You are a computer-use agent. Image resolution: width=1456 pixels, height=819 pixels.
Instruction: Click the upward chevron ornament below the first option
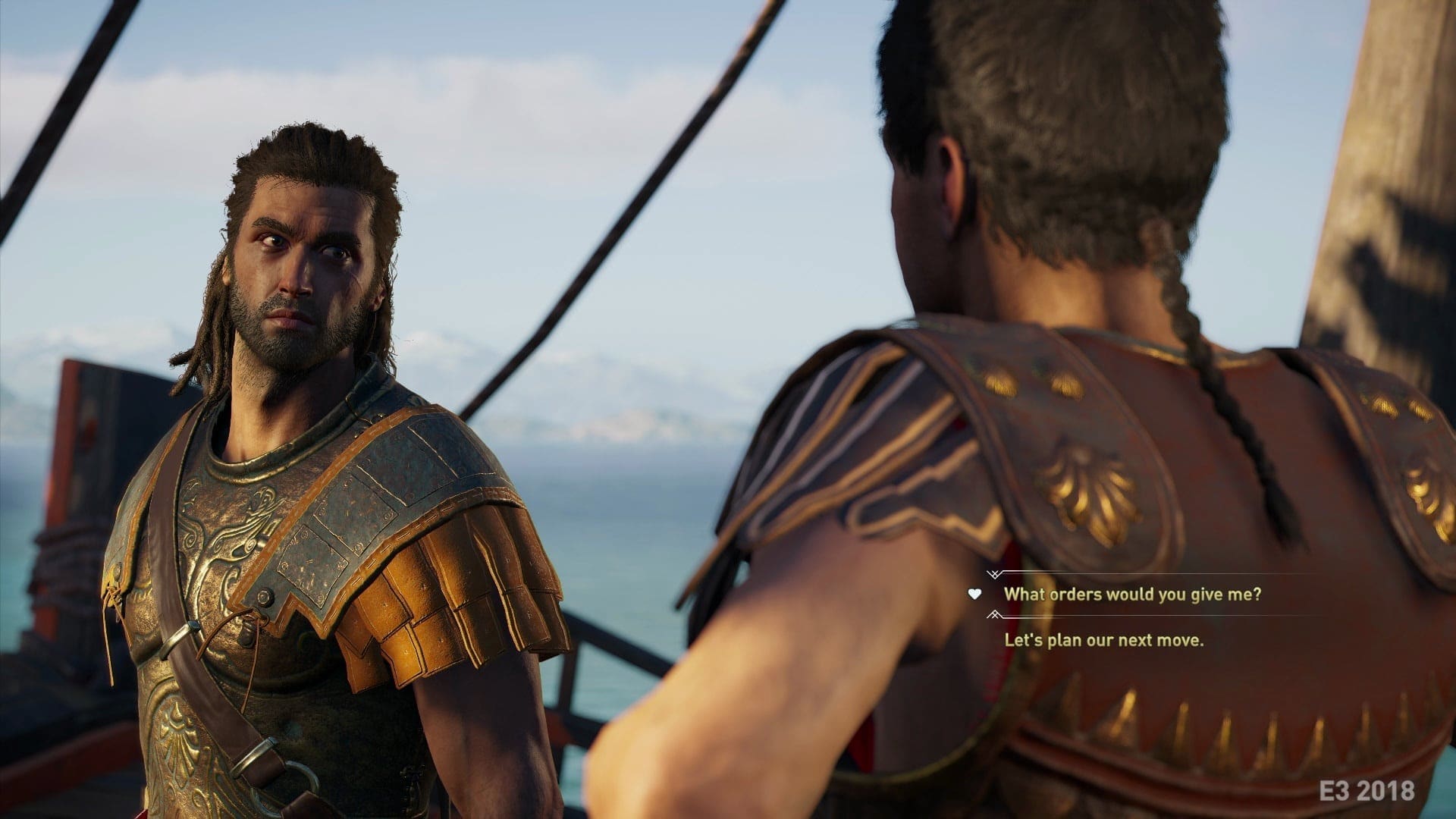[995, 616]
